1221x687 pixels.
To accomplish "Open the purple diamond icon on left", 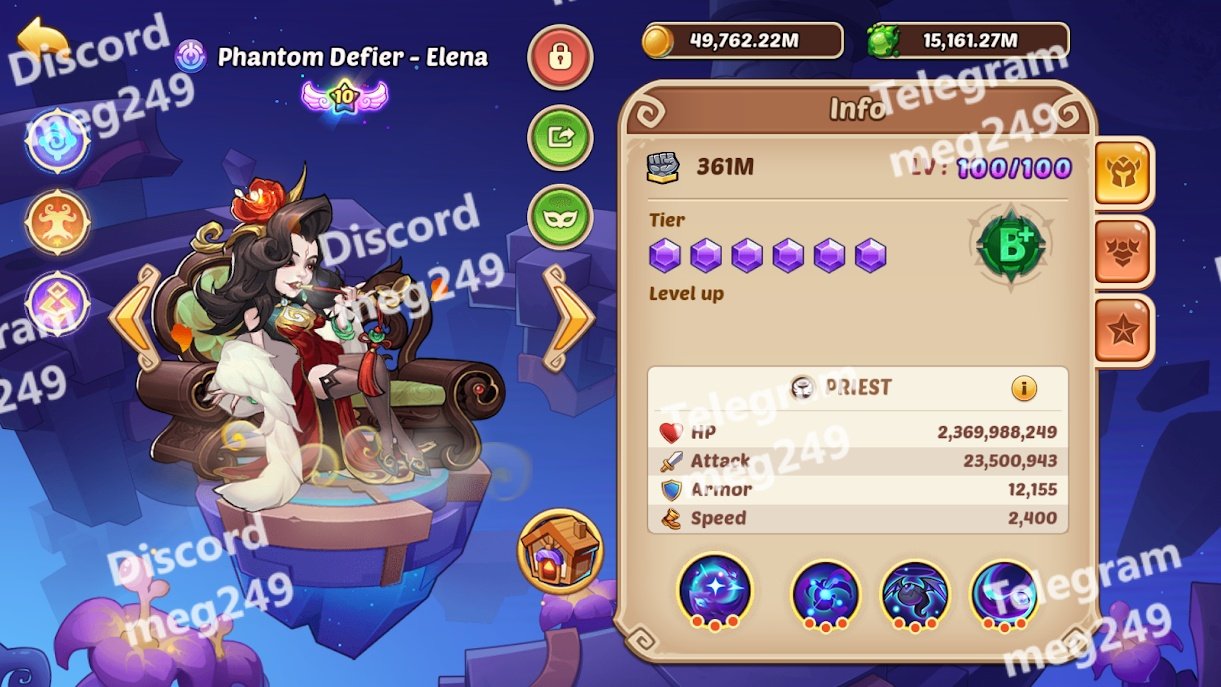I will pos(58,303).
